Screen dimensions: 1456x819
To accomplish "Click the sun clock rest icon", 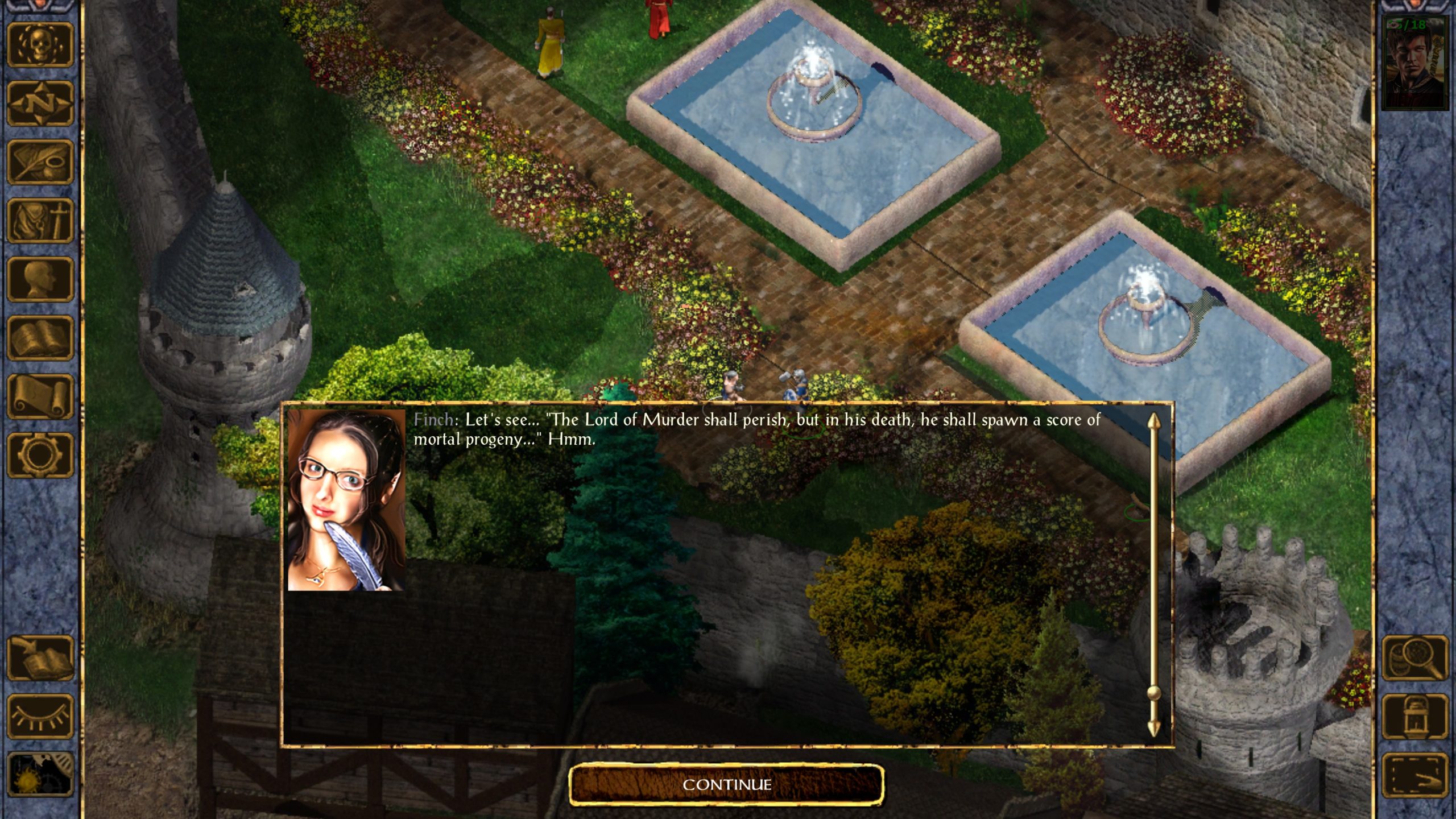I will click(40, 775).
